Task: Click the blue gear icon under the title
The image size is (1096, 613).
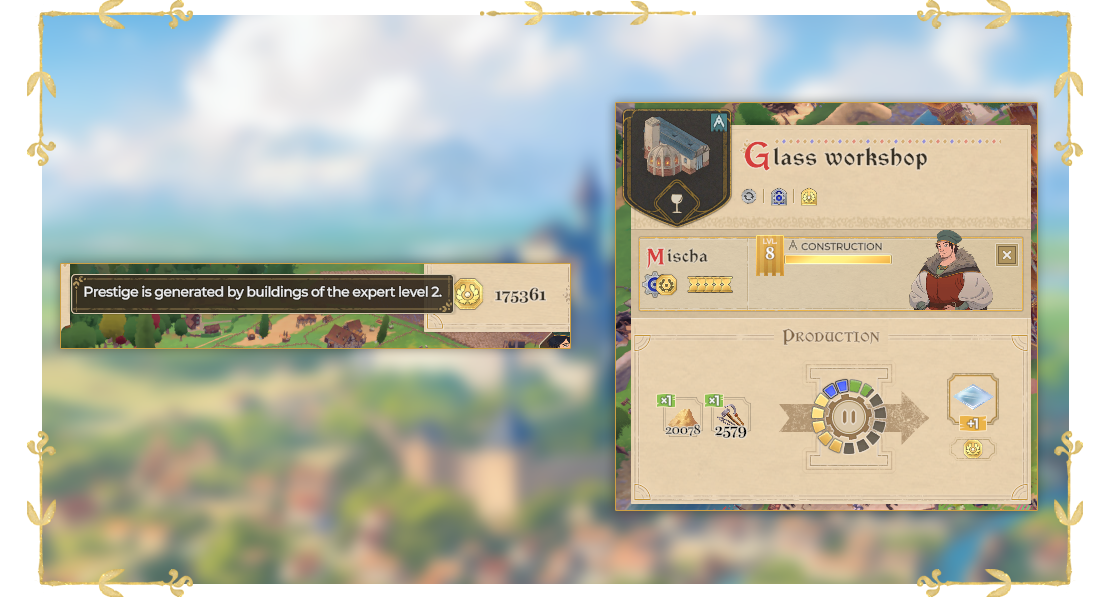Action: (778, 197)
